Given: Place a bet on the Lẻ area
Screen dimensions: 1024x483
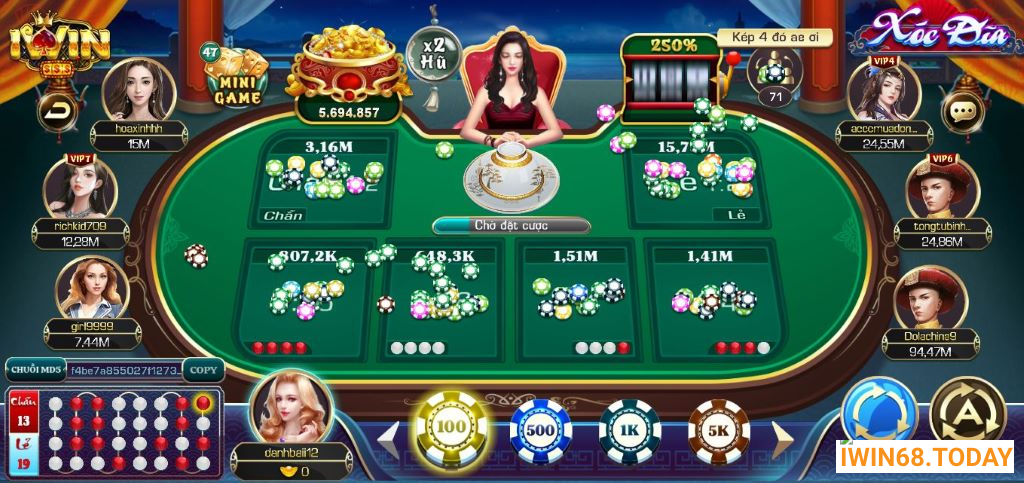Looking at the screenshot, I should [x=698, y=181].
